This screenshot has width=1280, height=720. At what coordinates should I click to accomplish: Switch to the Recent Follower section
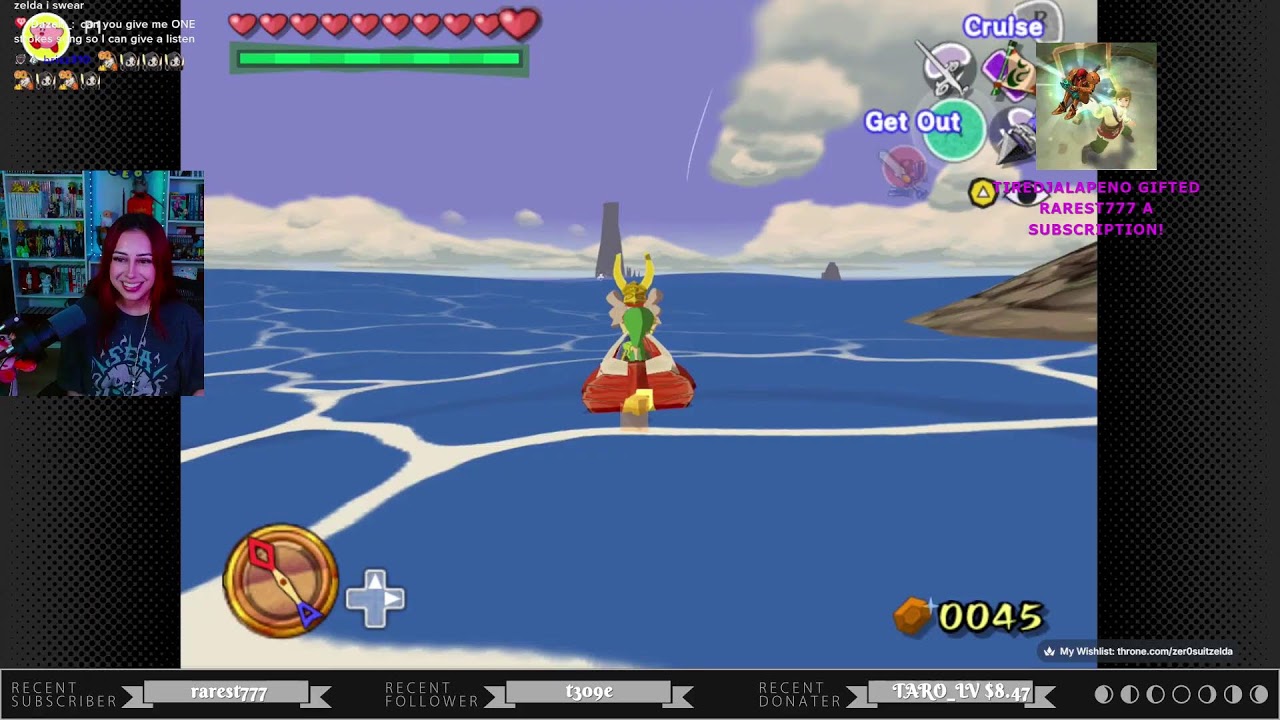click(427, 691)
